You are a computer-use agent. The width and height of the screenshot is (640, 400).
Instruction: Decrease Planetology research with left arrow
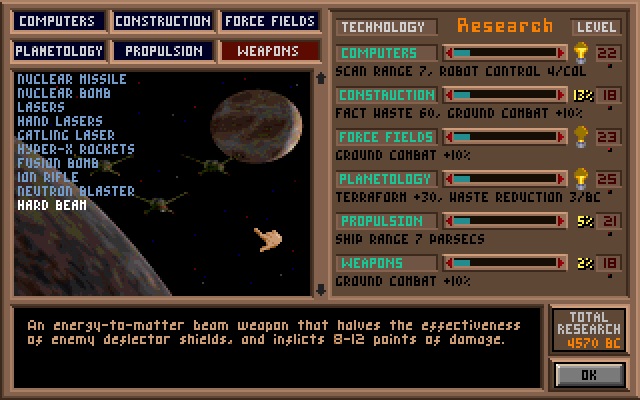tap(448, 178)
